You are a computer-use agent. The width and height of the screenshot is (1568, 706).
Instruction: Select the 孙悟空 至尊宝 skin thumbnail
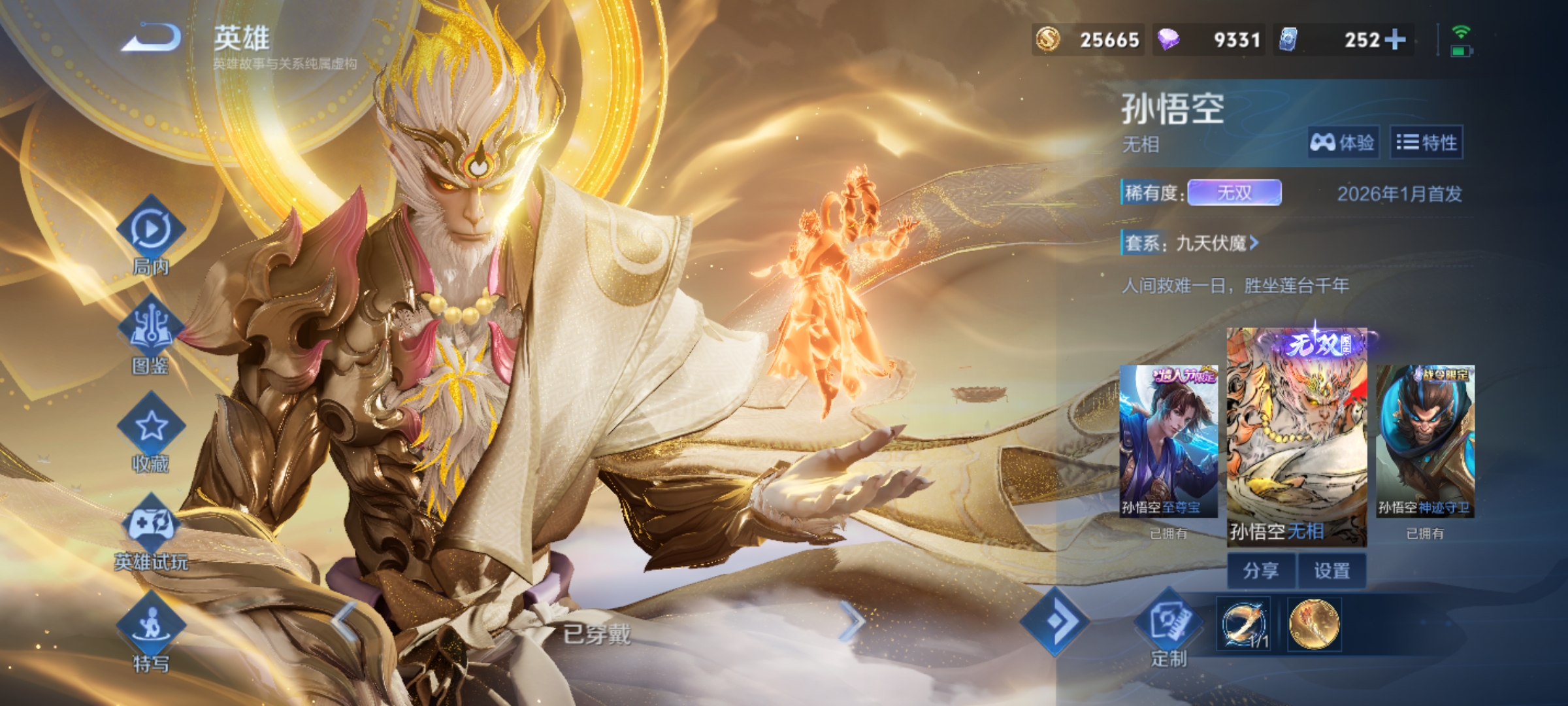click(1168, 441)
